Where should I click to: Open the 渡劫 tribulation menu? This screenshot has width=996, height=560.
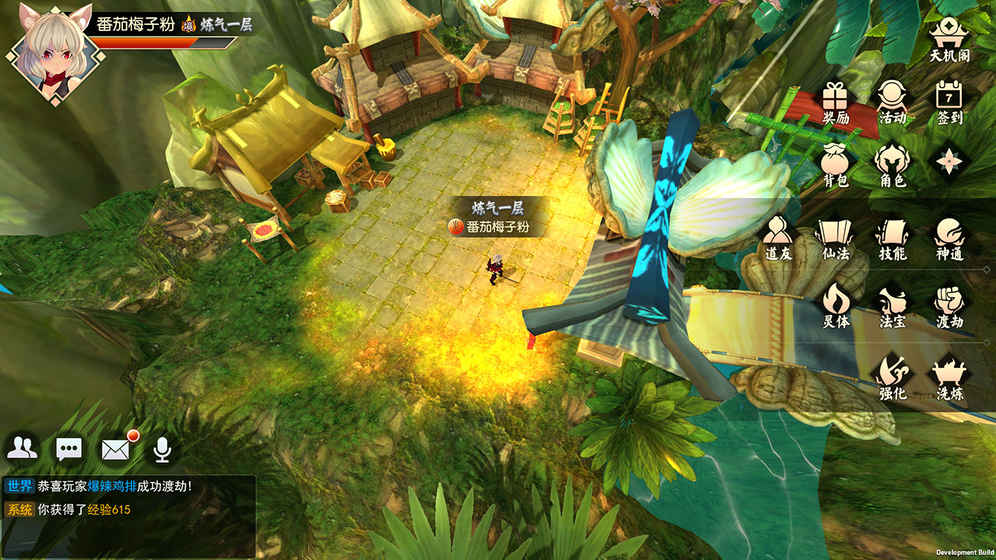[949, 305]
